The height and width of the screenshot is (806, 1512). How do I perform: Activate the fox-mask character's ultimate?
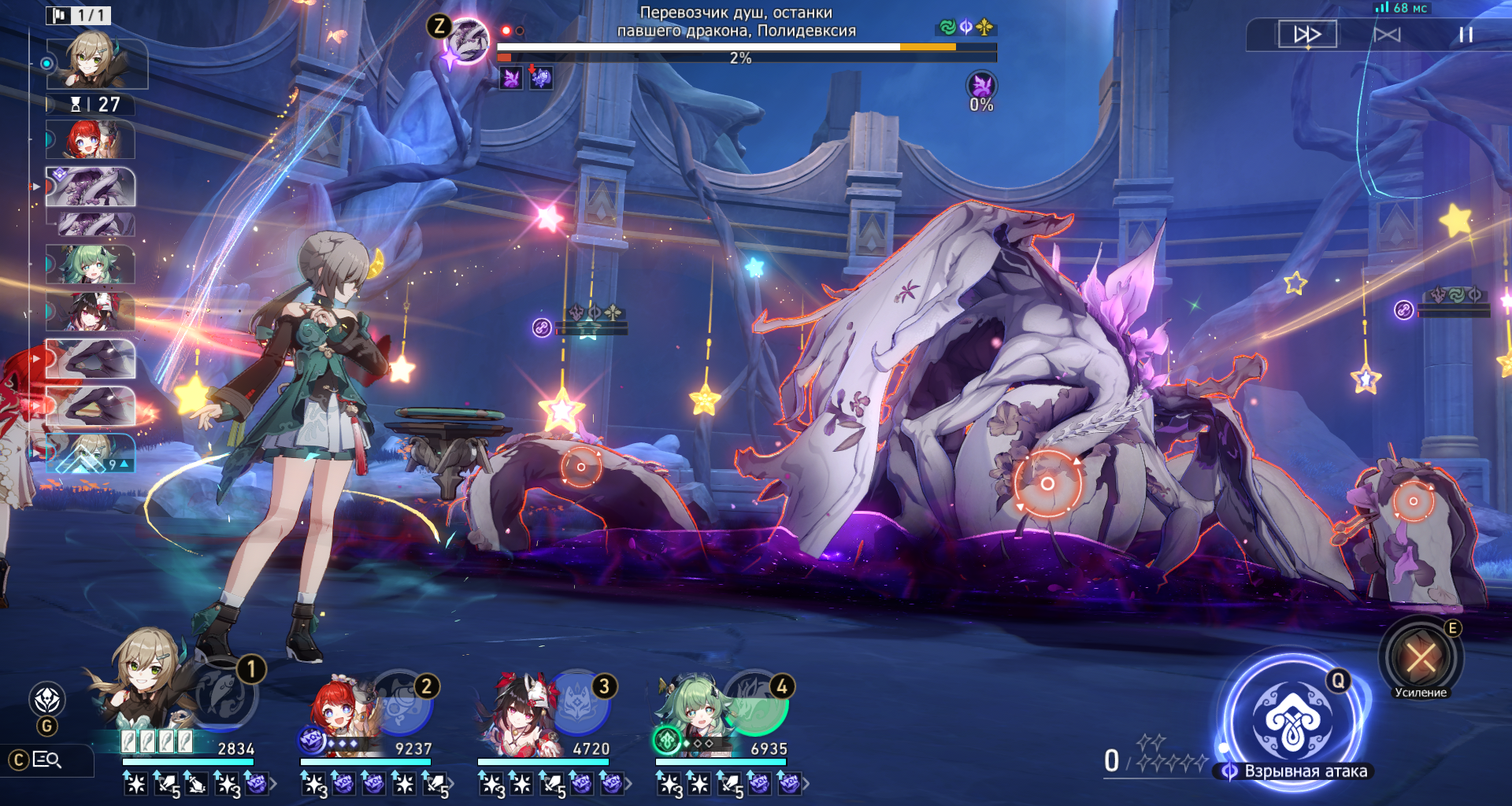580,703
